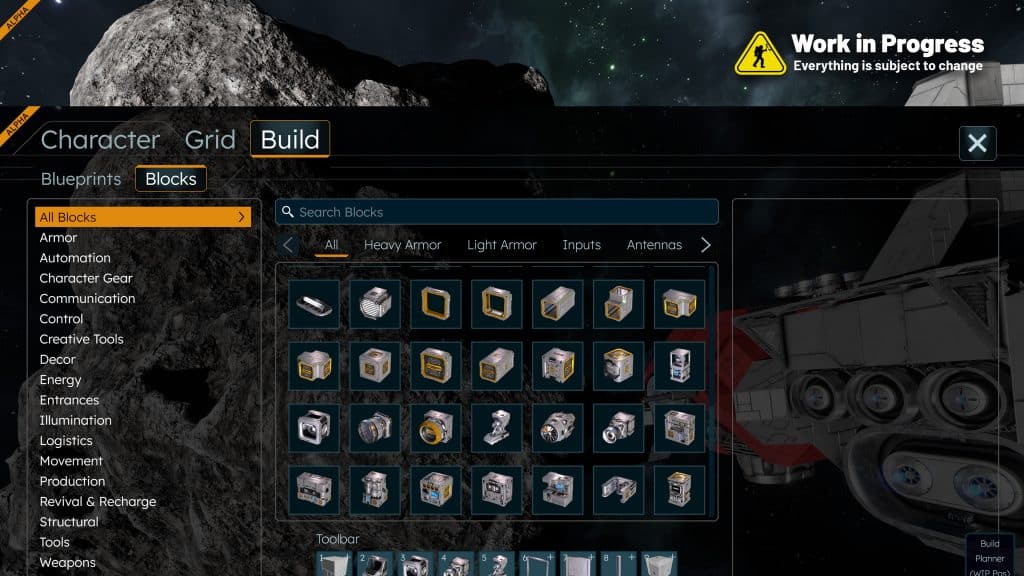Image resolution: width=1024 pixels, height=576 pixels.
Task: Close the build menu window
Action: pyautogui.click(x=977, y=143)
